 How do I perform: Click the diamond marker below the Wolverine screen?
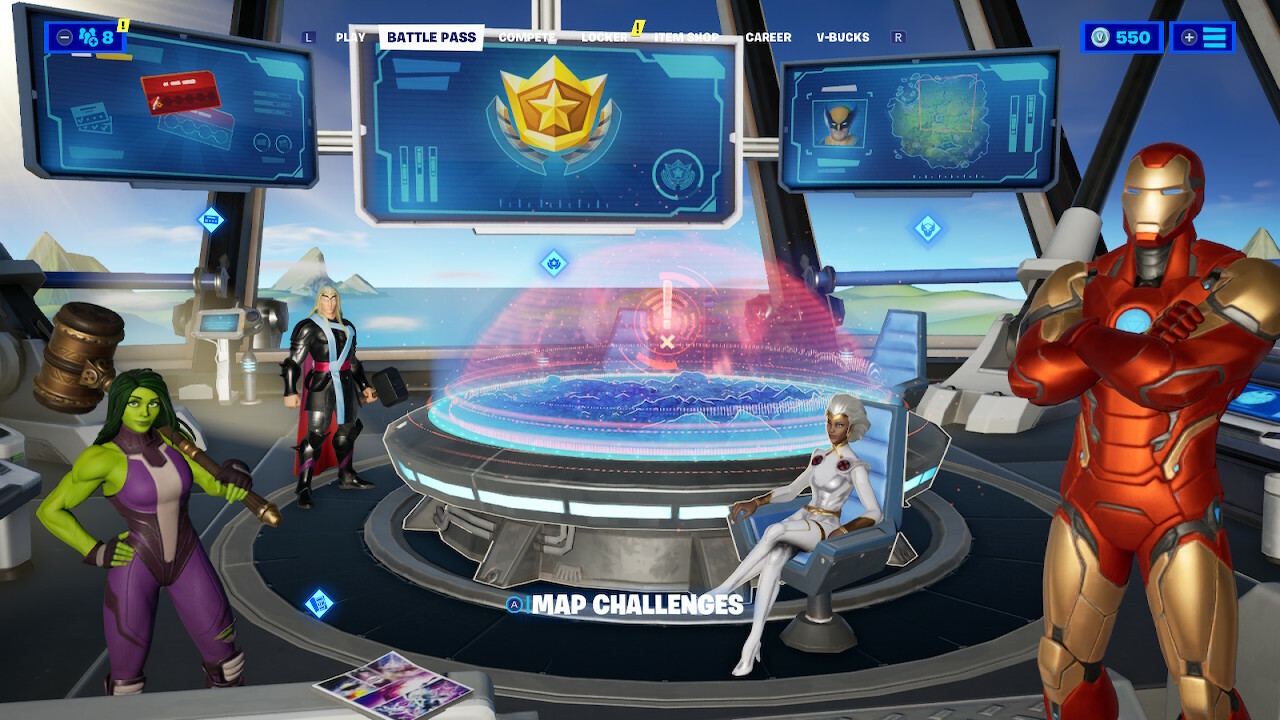[x=928, y=228]
